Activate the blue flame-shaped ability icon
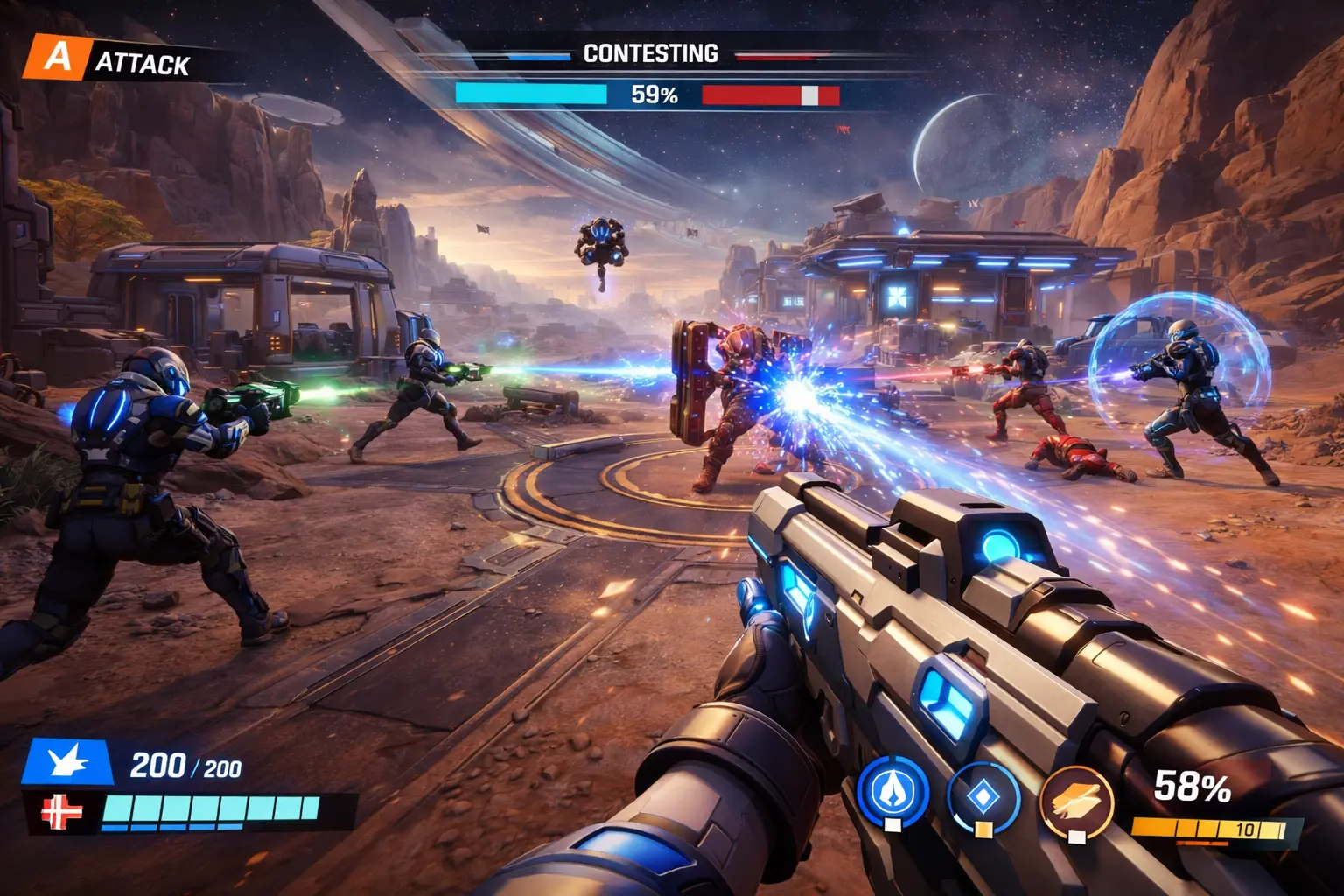Image resolution: width=1344 pixels, height=896 pixels. coord(892,792)
